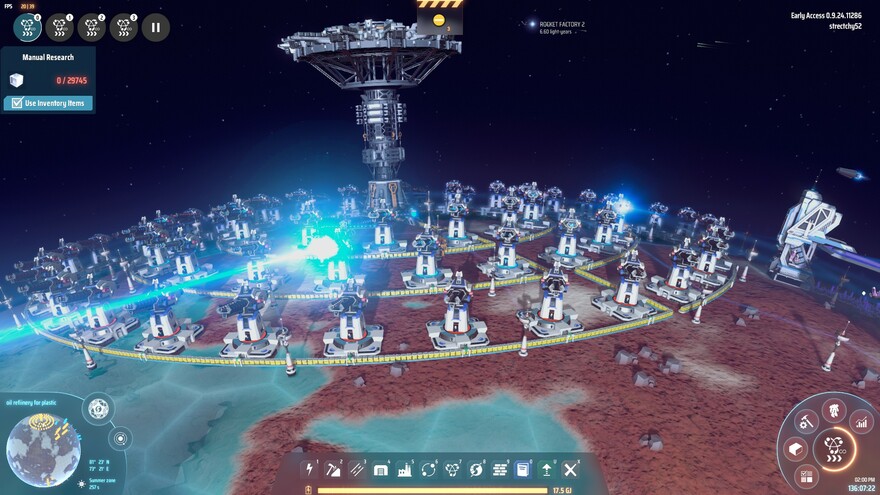Open the power category with the lightning bolt
880x495 pixels.
point(309,469)
